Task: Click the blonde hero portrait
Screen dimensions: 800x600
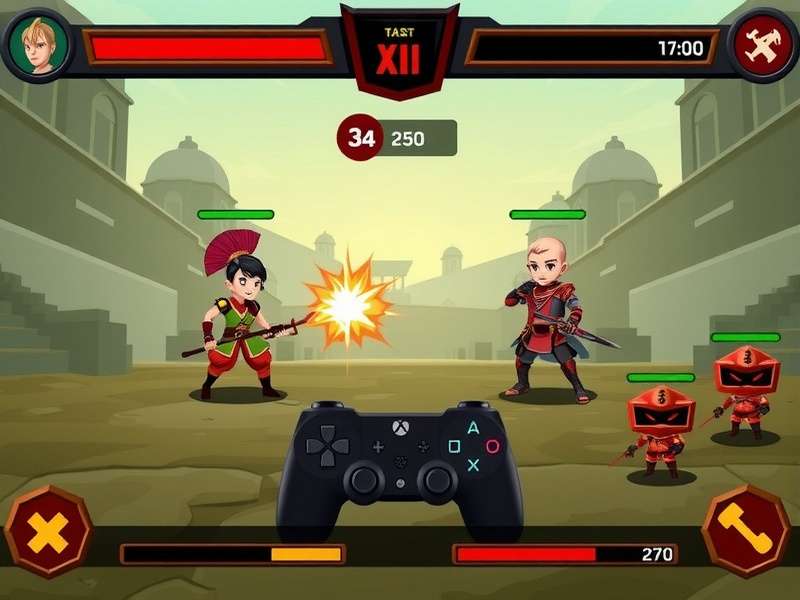Action: pyautogui.click(x=38, y=45)
